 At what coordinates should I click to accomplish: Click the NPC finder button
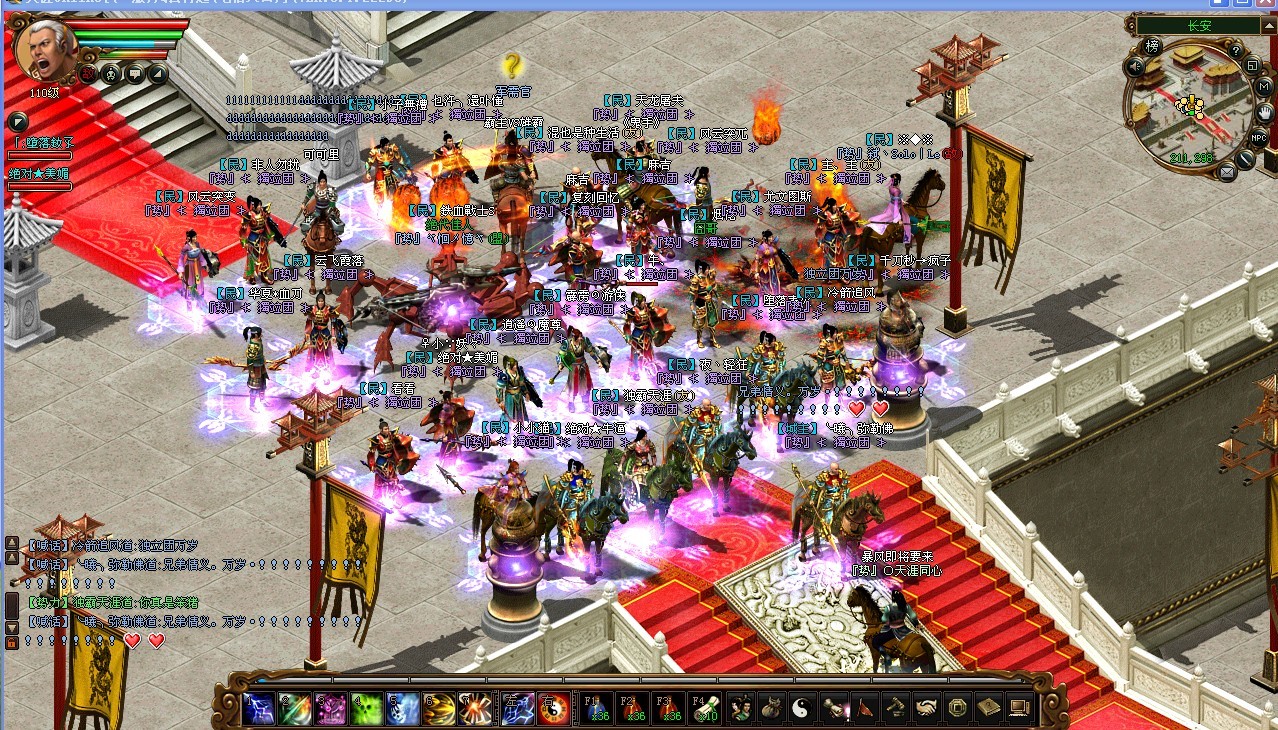(1259, 137)
